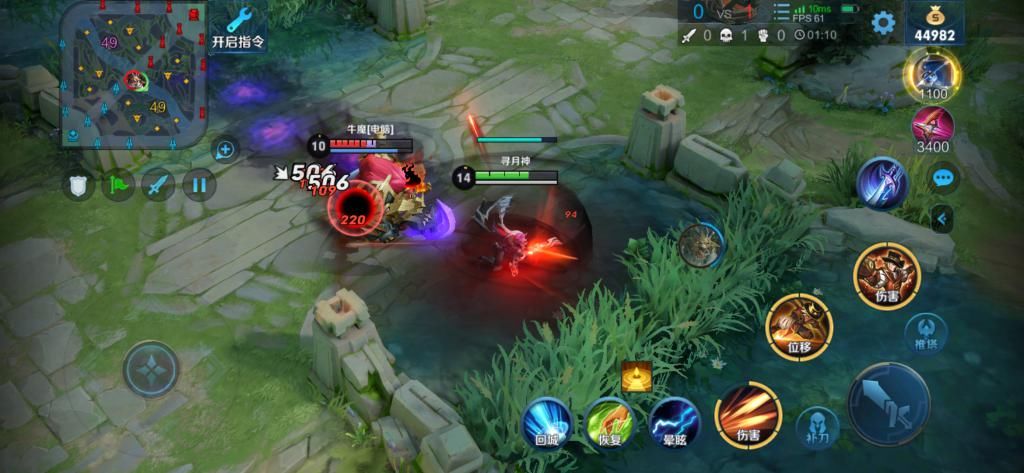Send the shield defend signal
The width and height of the screenshot is (1024, 473).
tap(80, 184)
